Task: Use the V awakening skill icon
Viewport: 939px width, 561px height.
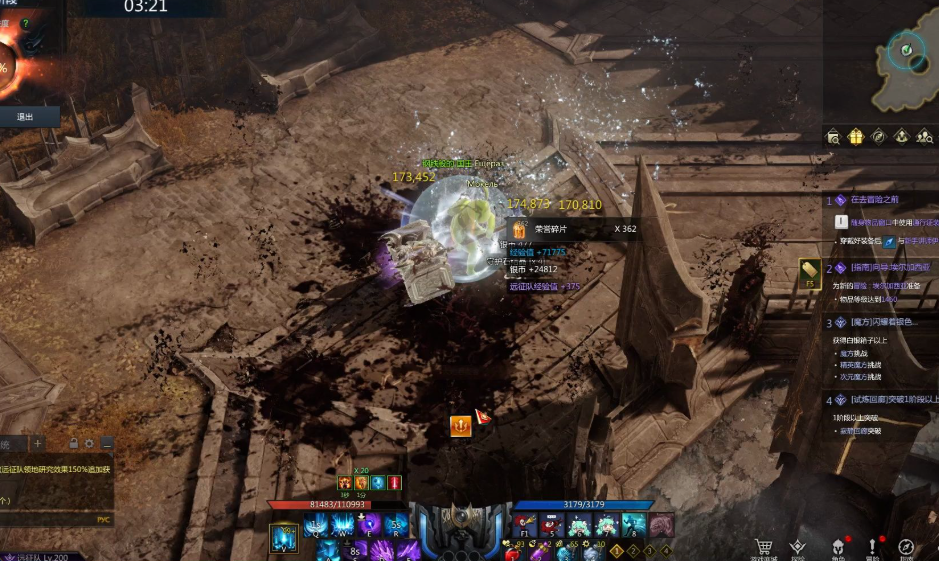Action: (x=284, y=539)
